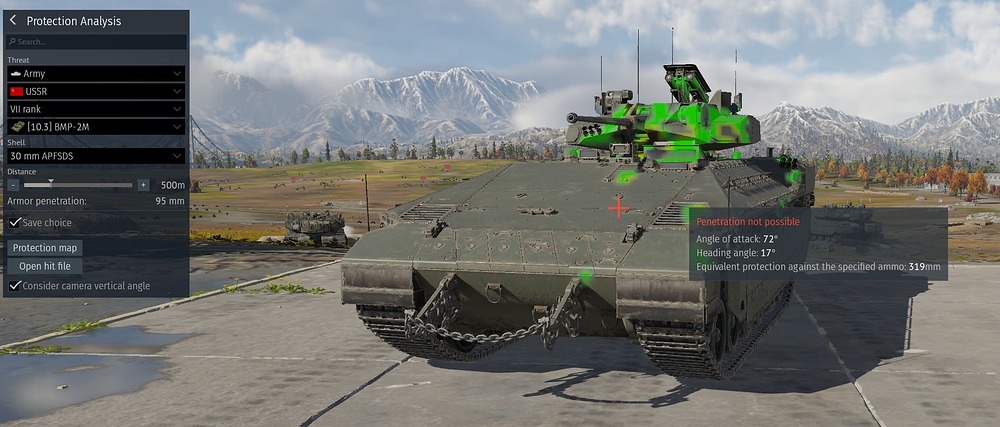Open the Army threat type dropdown

pyautogui.click(x=96, y=74)
